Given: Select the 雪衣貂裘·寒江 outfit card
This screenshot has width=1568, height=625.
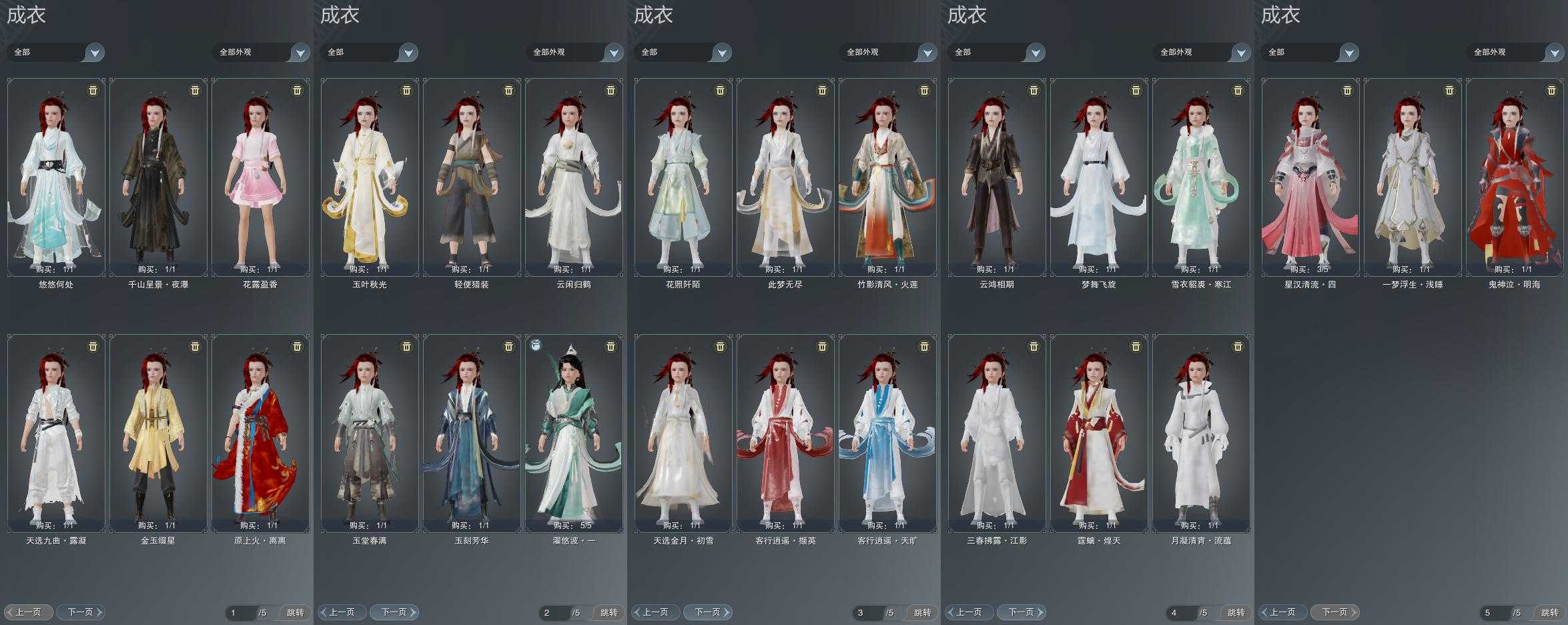Looking at the screenshot, I should click(x=1201, y=177).
